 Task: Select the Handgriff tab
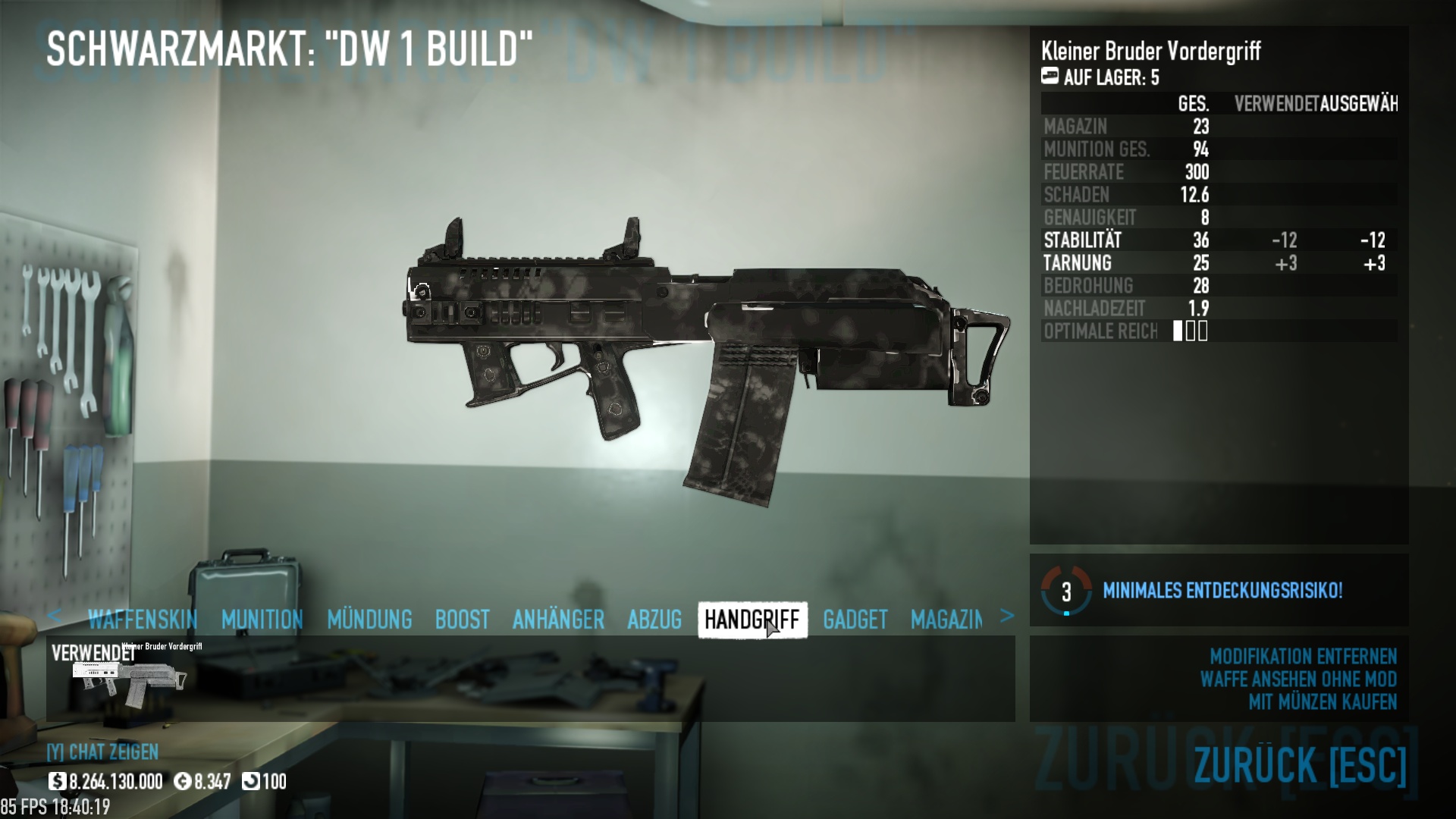[x=752, y=620]
